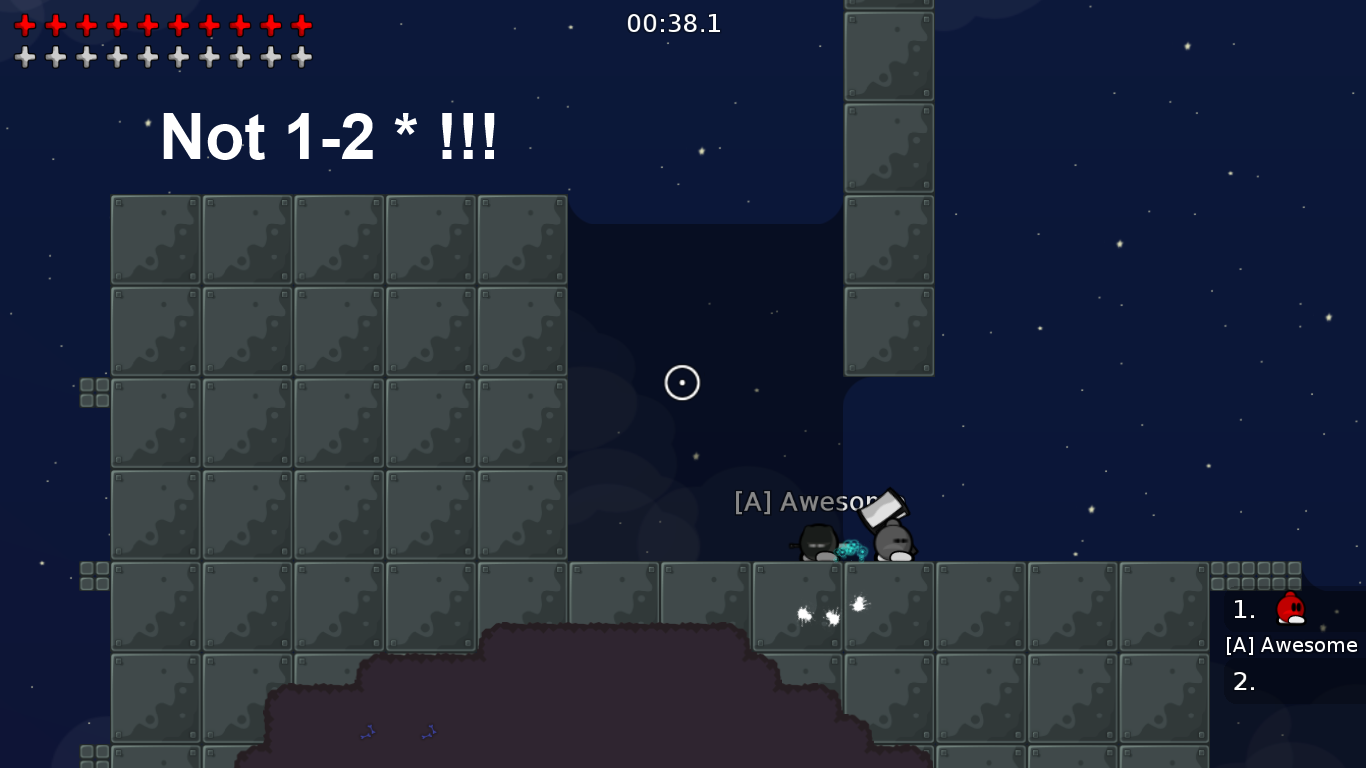The height and width of the screenshot is (768, 1366).
Task: Click the leftmost armor shield icon
Action: click(x=25, y=57)
